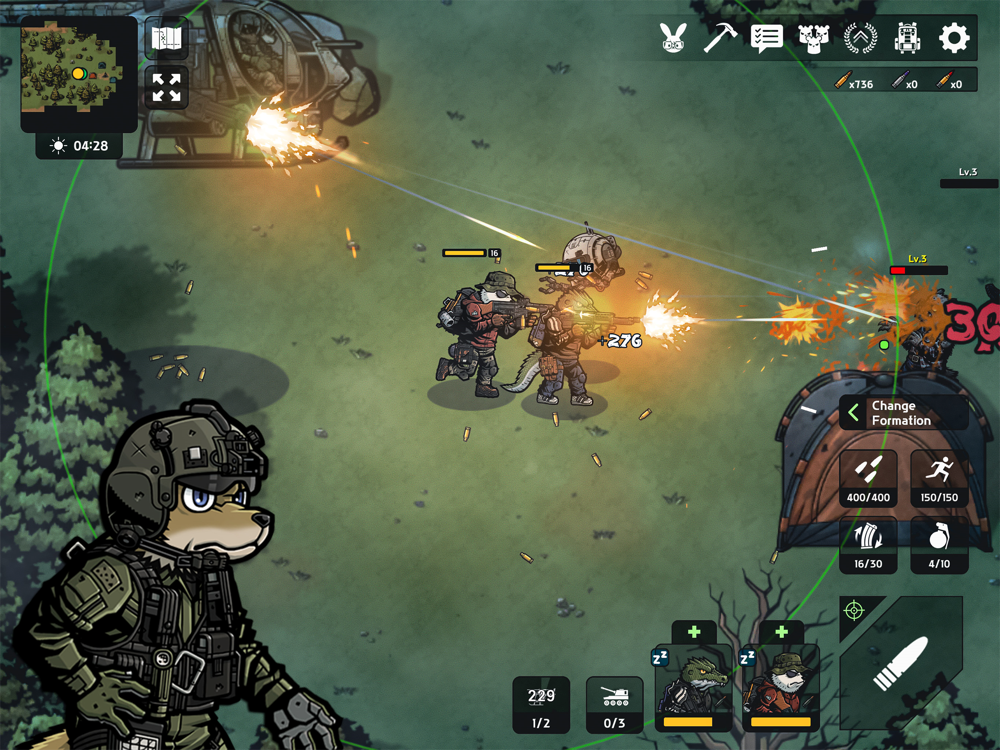1000x750 pixels.
Task: Open the pickaxe crafting menu
Action: coord(720,39)
